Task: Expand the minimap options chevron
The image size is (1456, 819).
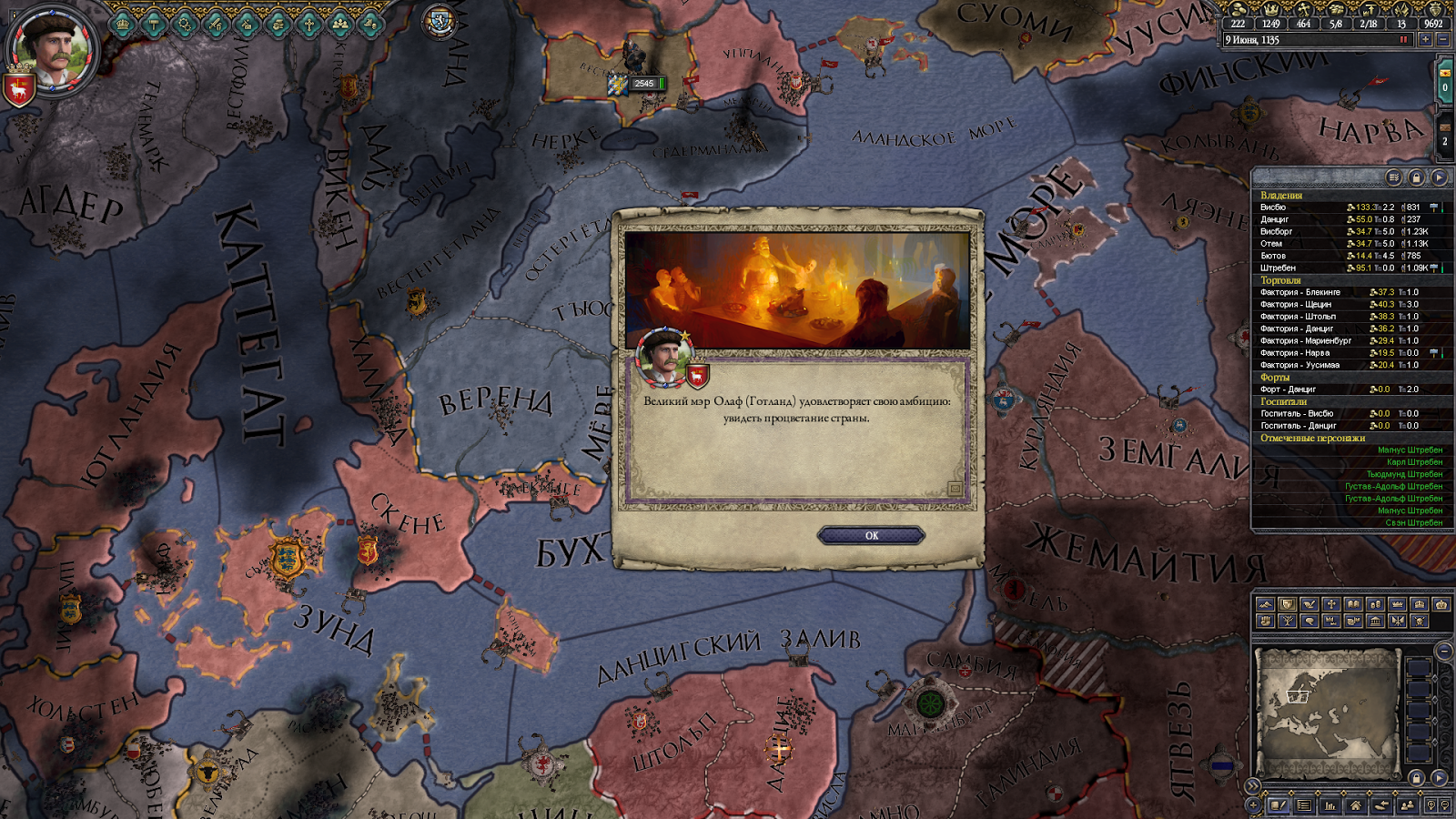Action: tap(1253, 785)
